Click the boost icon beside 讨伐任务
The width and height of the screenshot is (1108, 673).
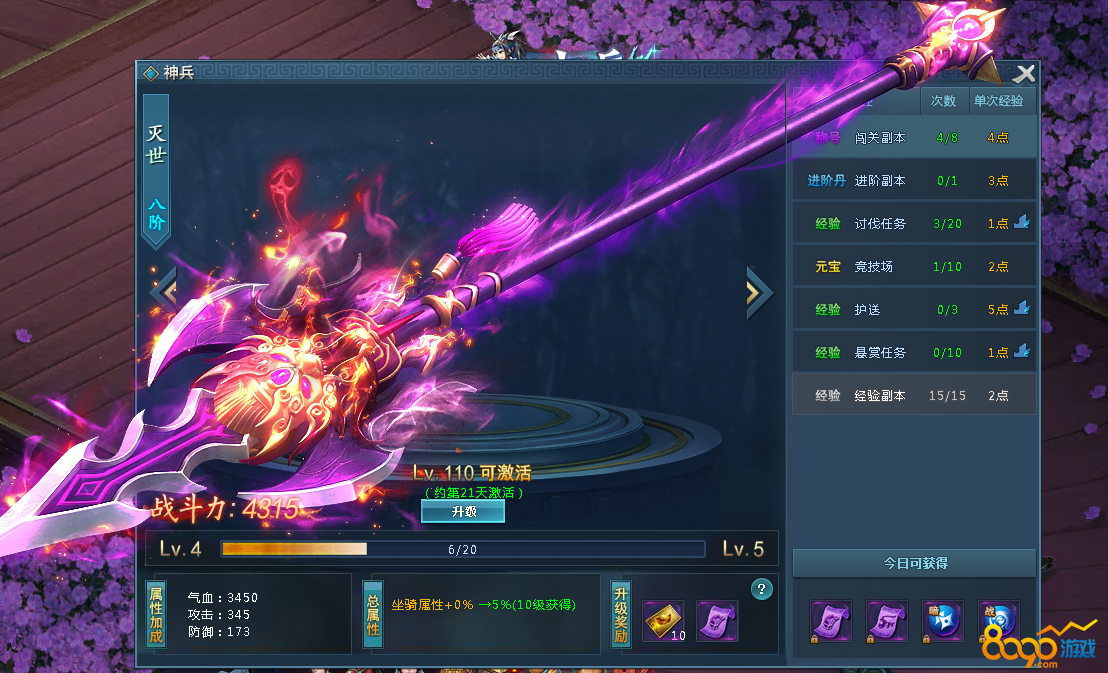(x=1021, y=223)
